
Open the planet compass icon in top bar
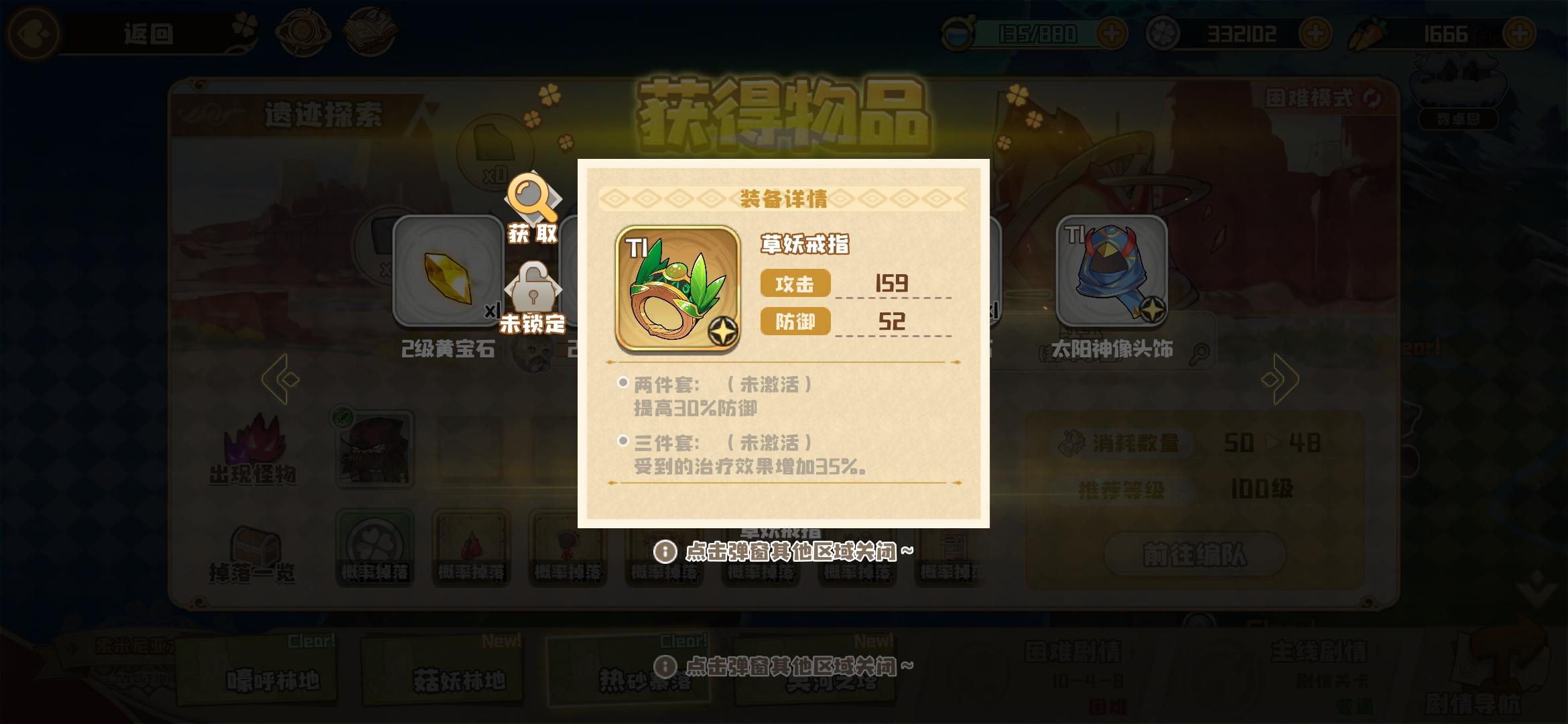(x=303, y=30)
